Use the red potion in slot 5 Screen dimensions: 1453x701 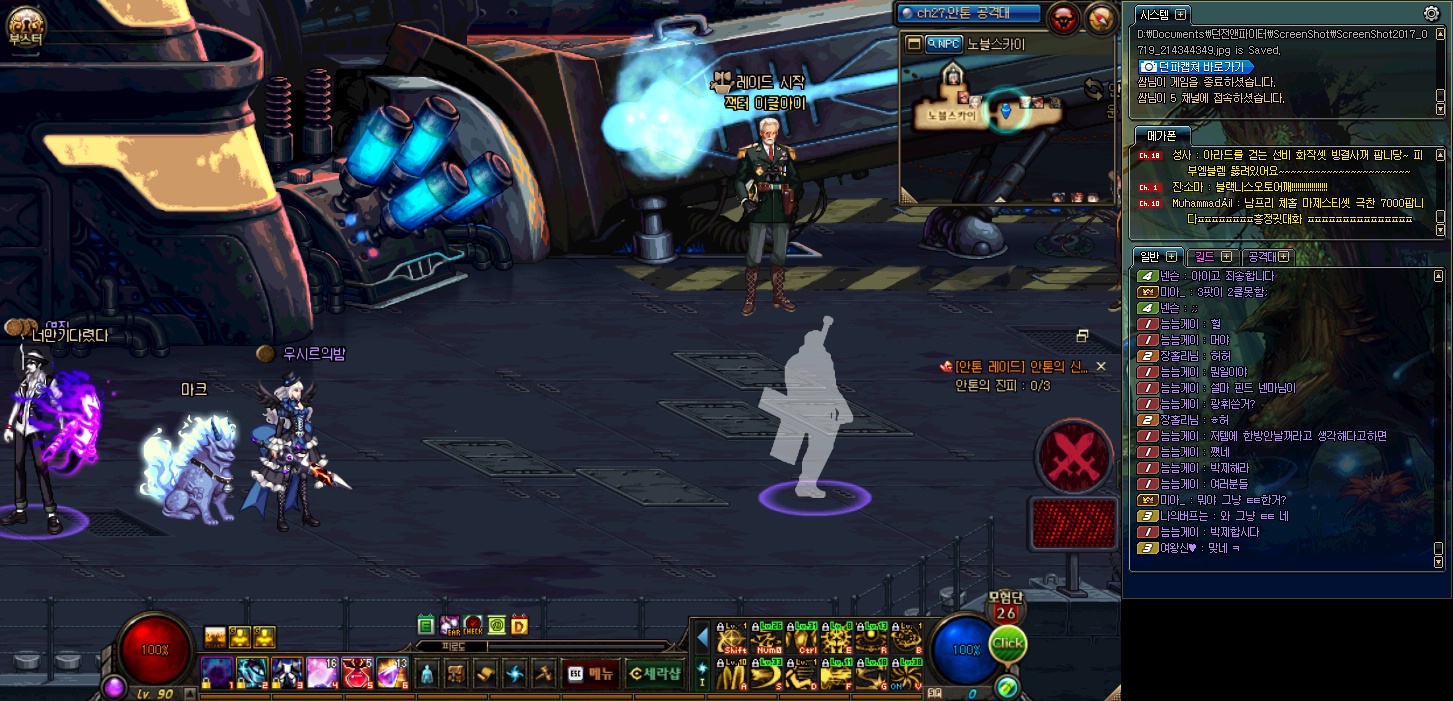point(357,672)
